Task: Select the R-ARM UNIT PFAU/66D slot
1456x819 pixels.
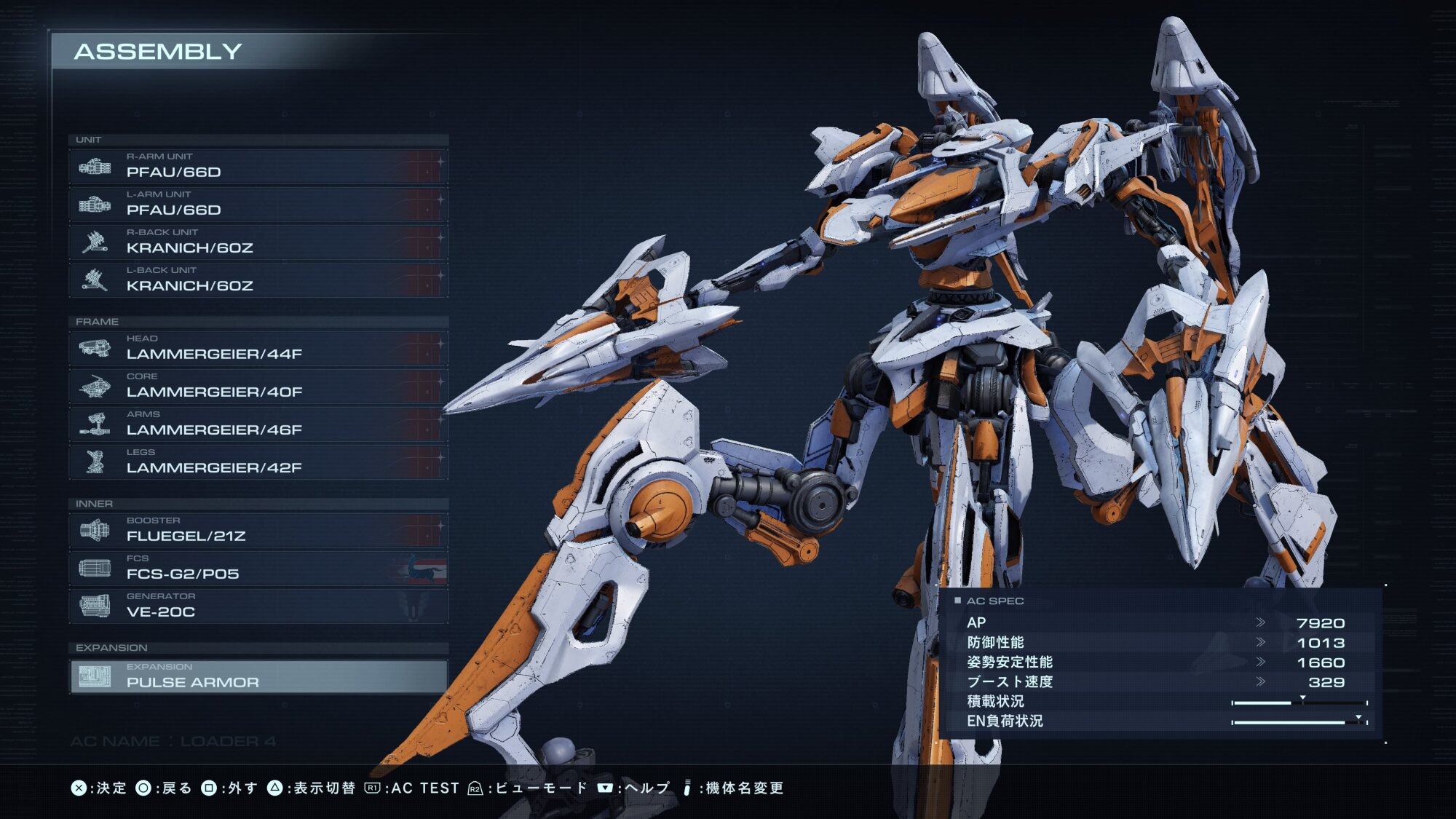Action: [x=258, y=167]
